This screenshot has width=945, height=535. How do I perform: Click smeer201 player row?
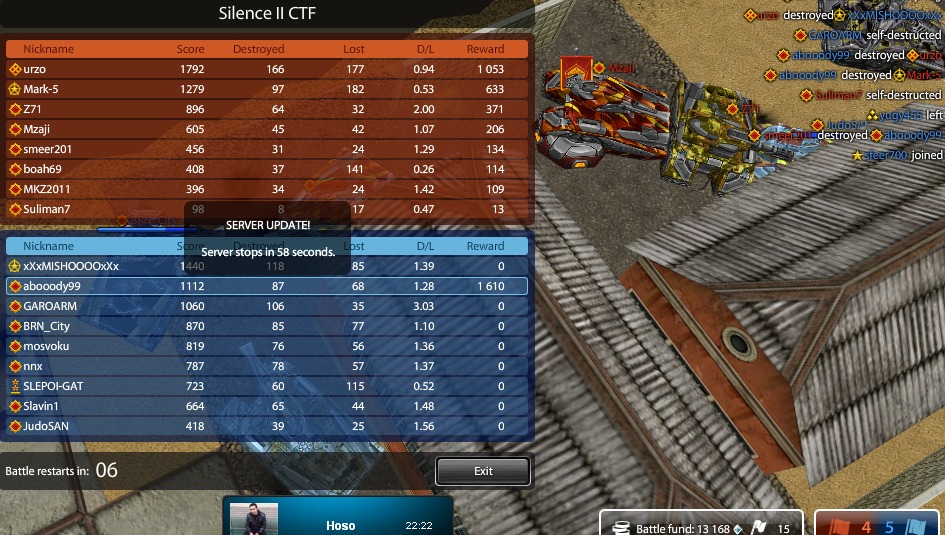tap(267, 149)
